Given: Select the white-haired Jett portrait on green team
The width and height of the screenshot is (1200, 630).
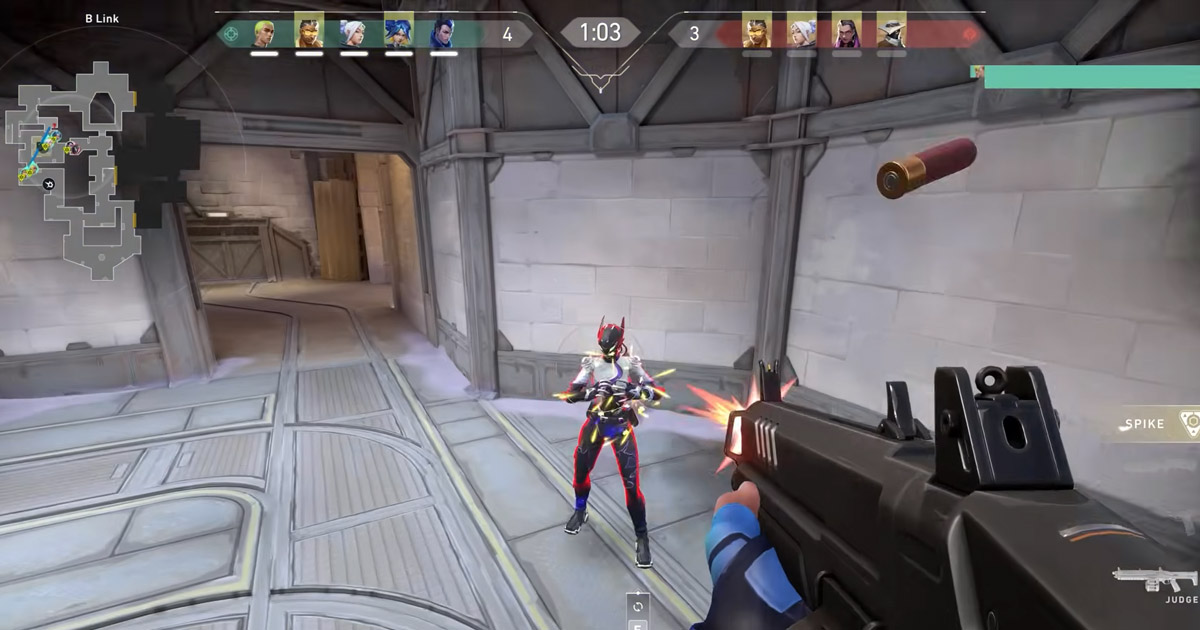Looking at the screenshot, I should tap(354, 33).
